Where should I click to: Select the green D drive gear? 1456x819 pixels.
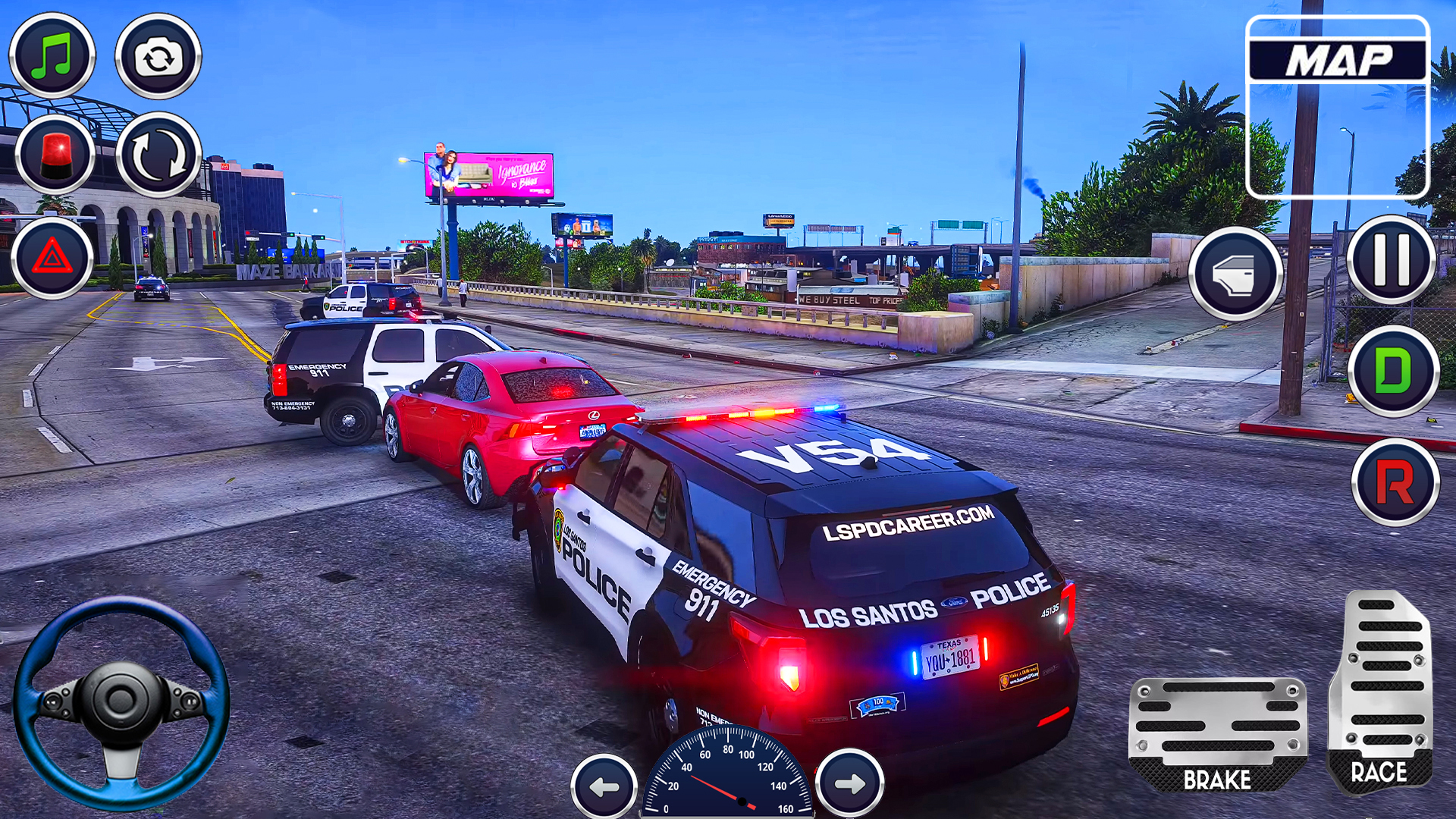(x=1393, y=372)
